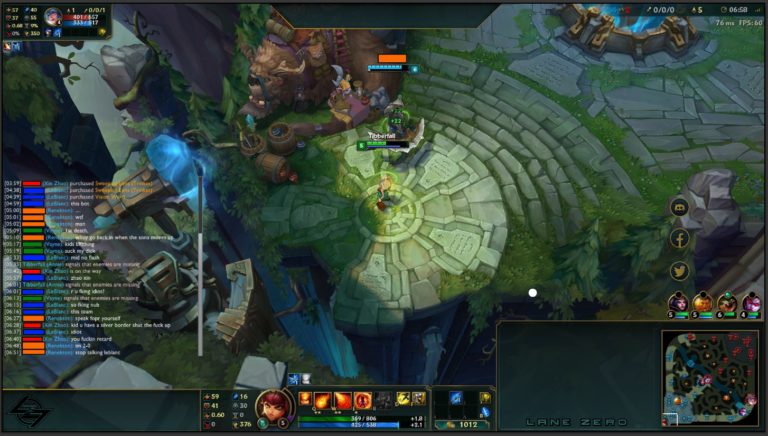Screen dimensions: 768x436
Task: Click the targeted champion's portrait in top-left panel
Action: tap(52, 17)
